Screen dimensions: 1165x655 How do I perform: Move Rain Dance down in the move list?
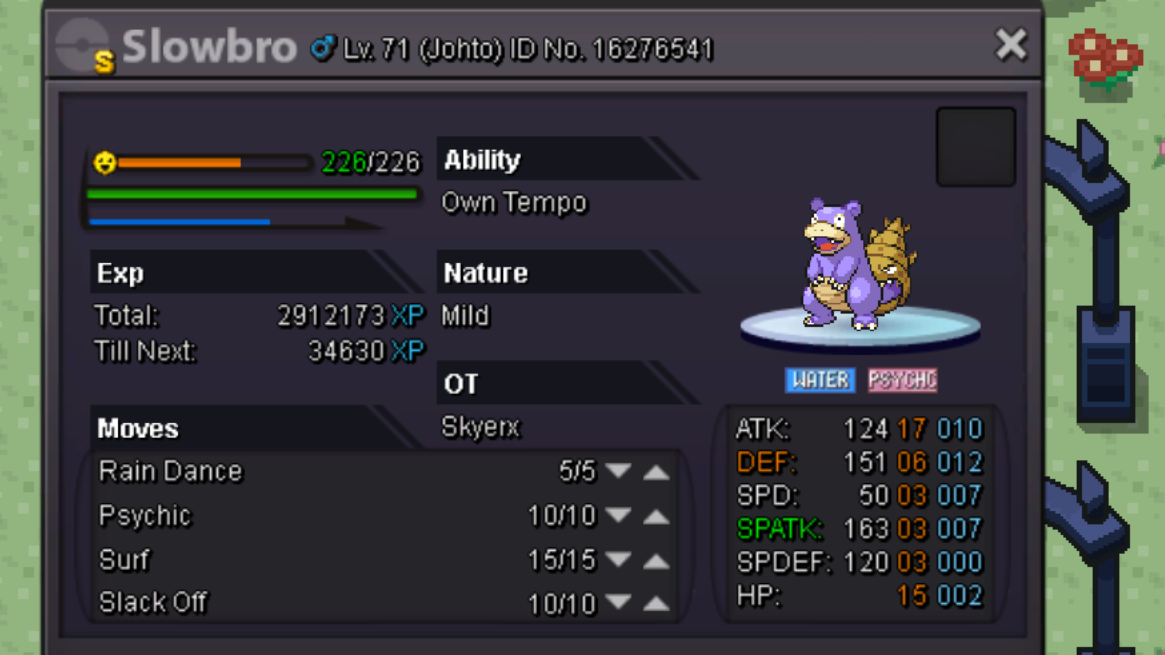coord(618,471)
